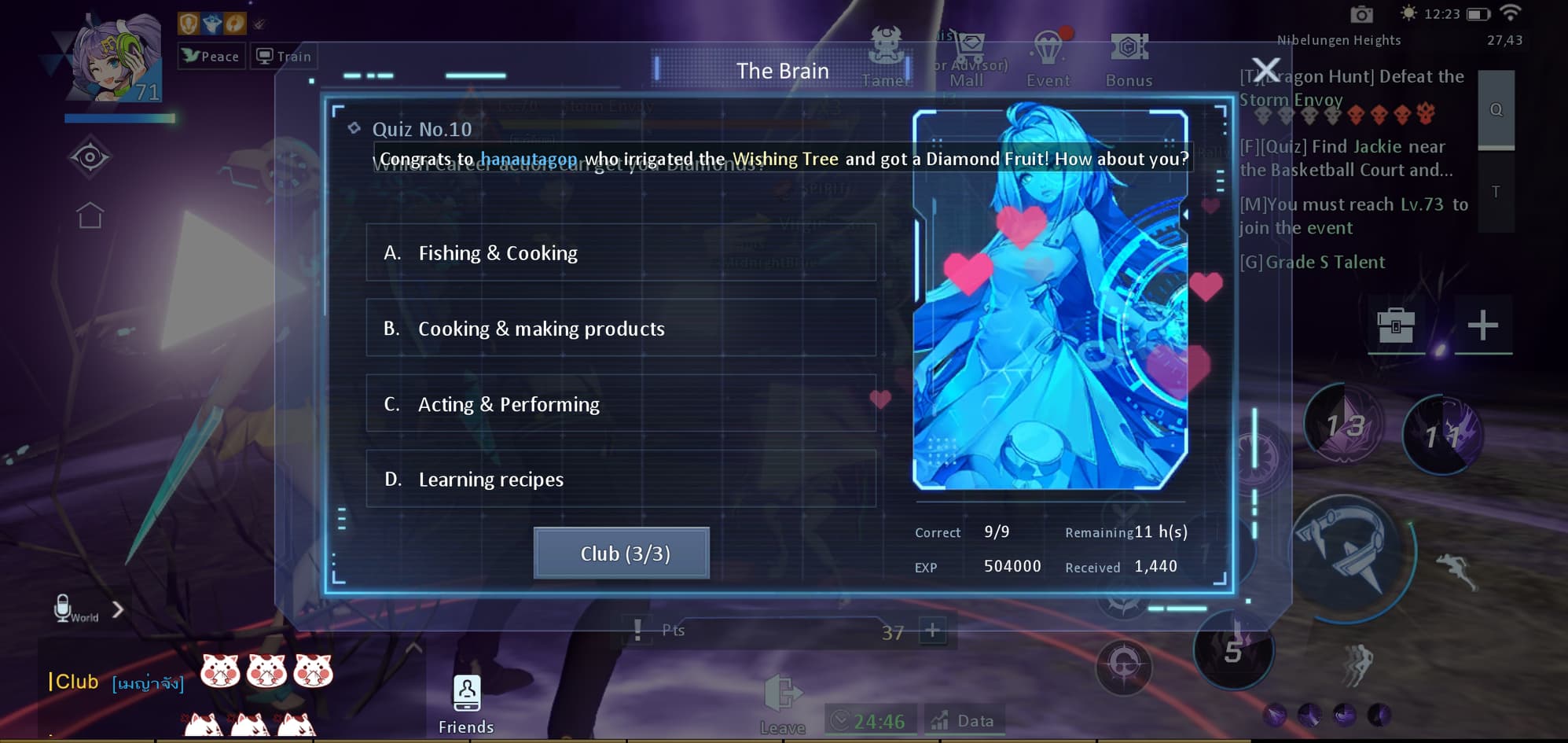Take a screenshot with the camera icon
1568x743 pixels.
pos(1361,14)
